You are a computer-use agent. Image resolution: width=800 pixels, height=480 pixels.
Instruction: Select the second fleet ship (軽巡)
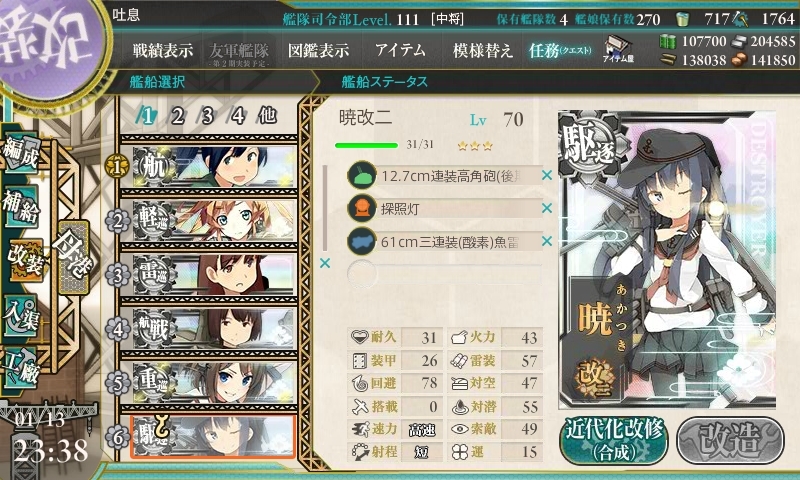[207, 220]
